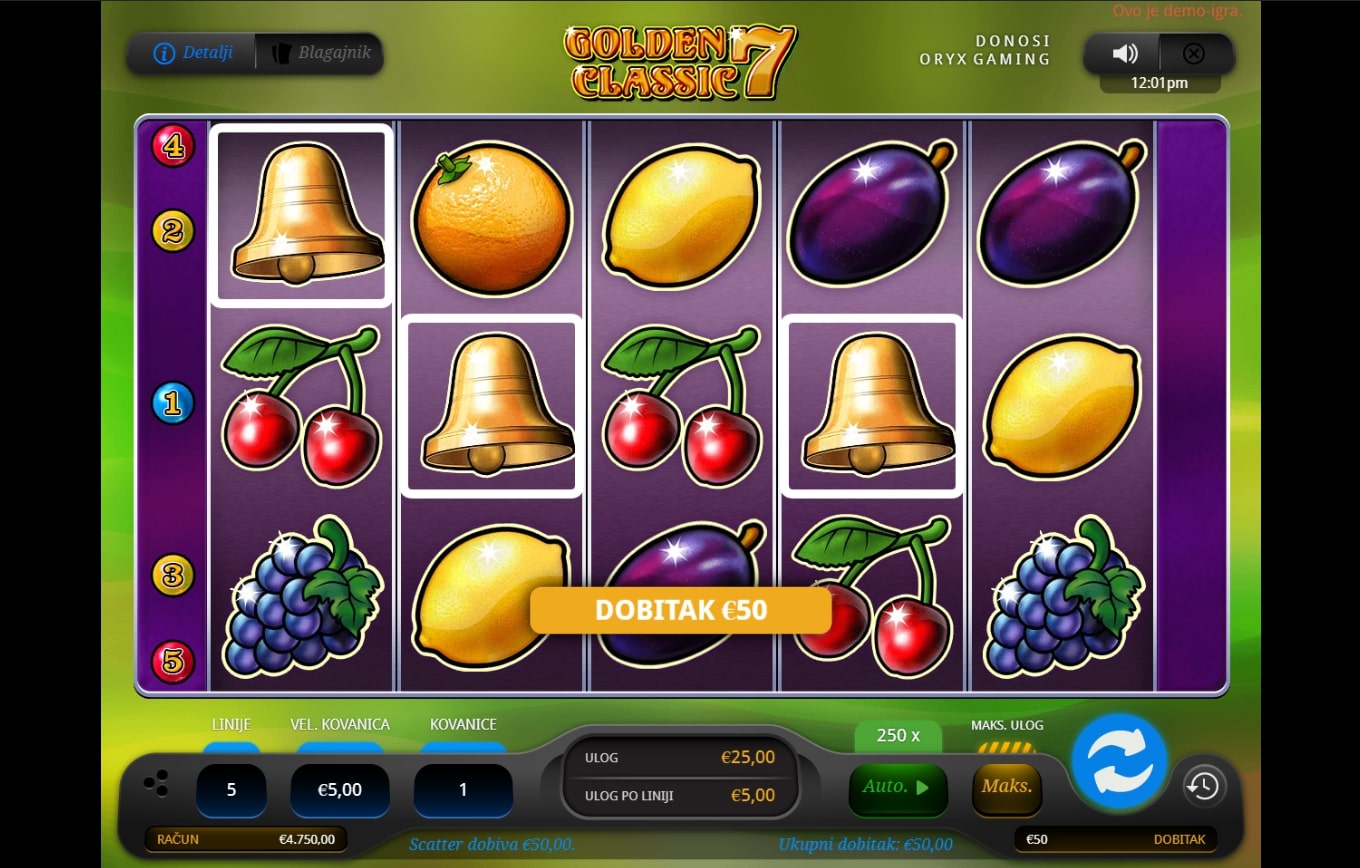This screenshot has height=868, width=1360.
Task: Open the Blagajnik cashier
Action: coord(318,53)
